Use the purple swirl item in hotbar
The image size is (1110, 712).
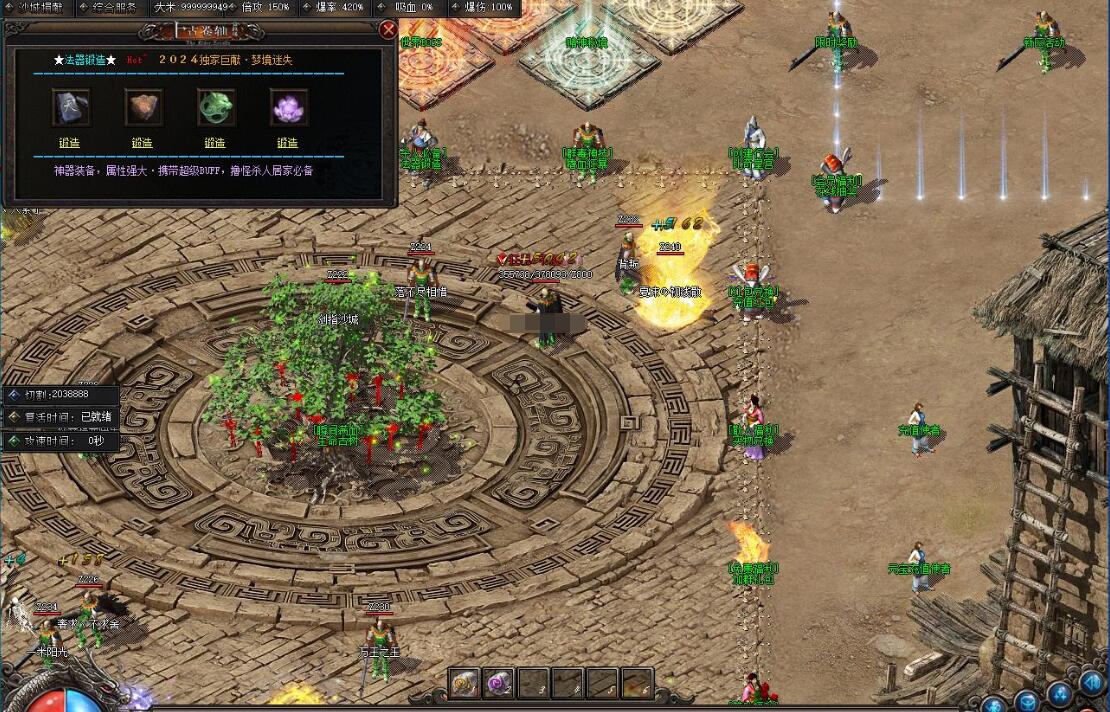pyautogui.click(x=497, y=683)
